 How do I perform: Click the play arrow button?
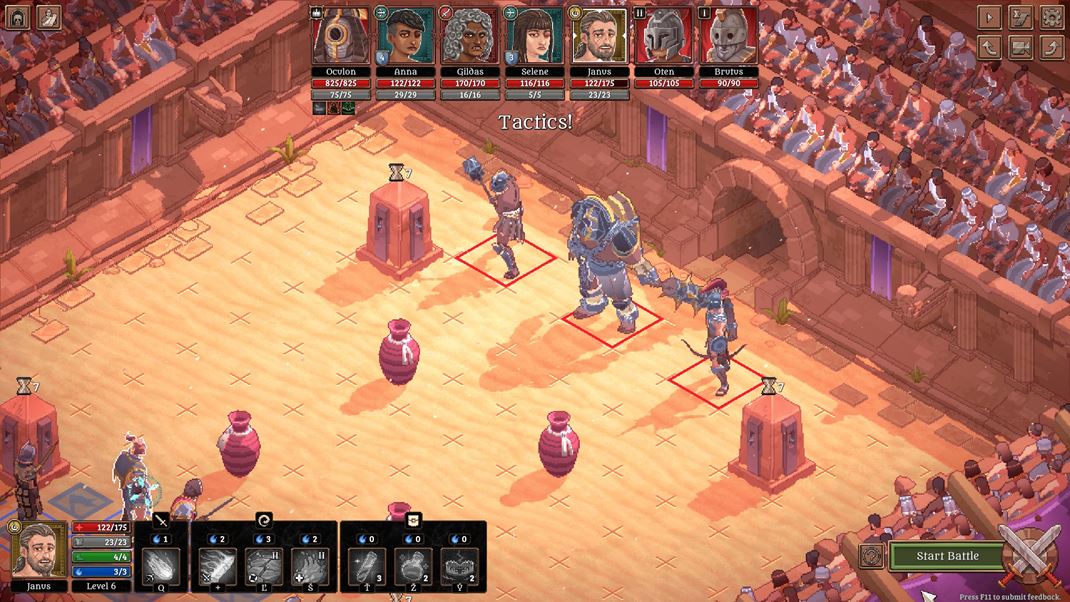pyautogui.click(x=989, y=17)
